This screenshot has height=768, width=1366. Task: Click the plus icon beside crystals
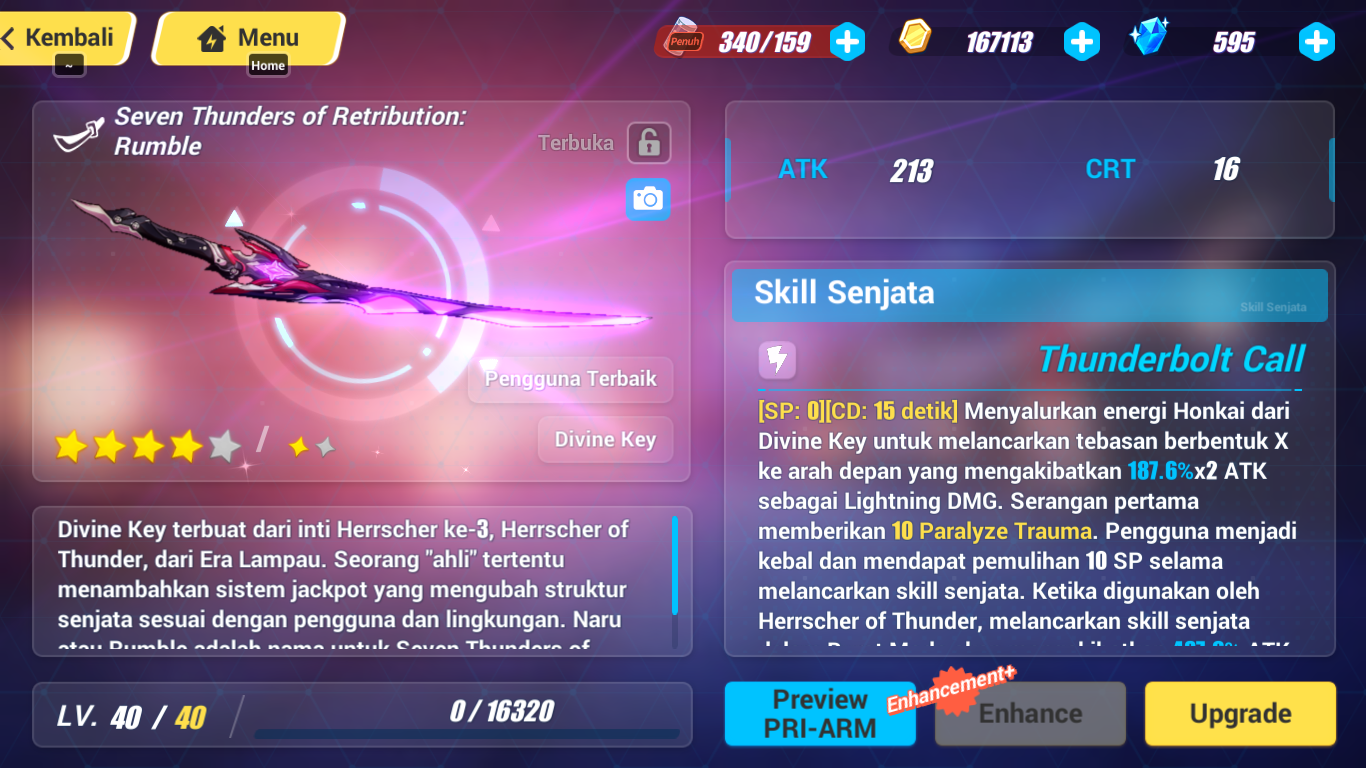1317,42
